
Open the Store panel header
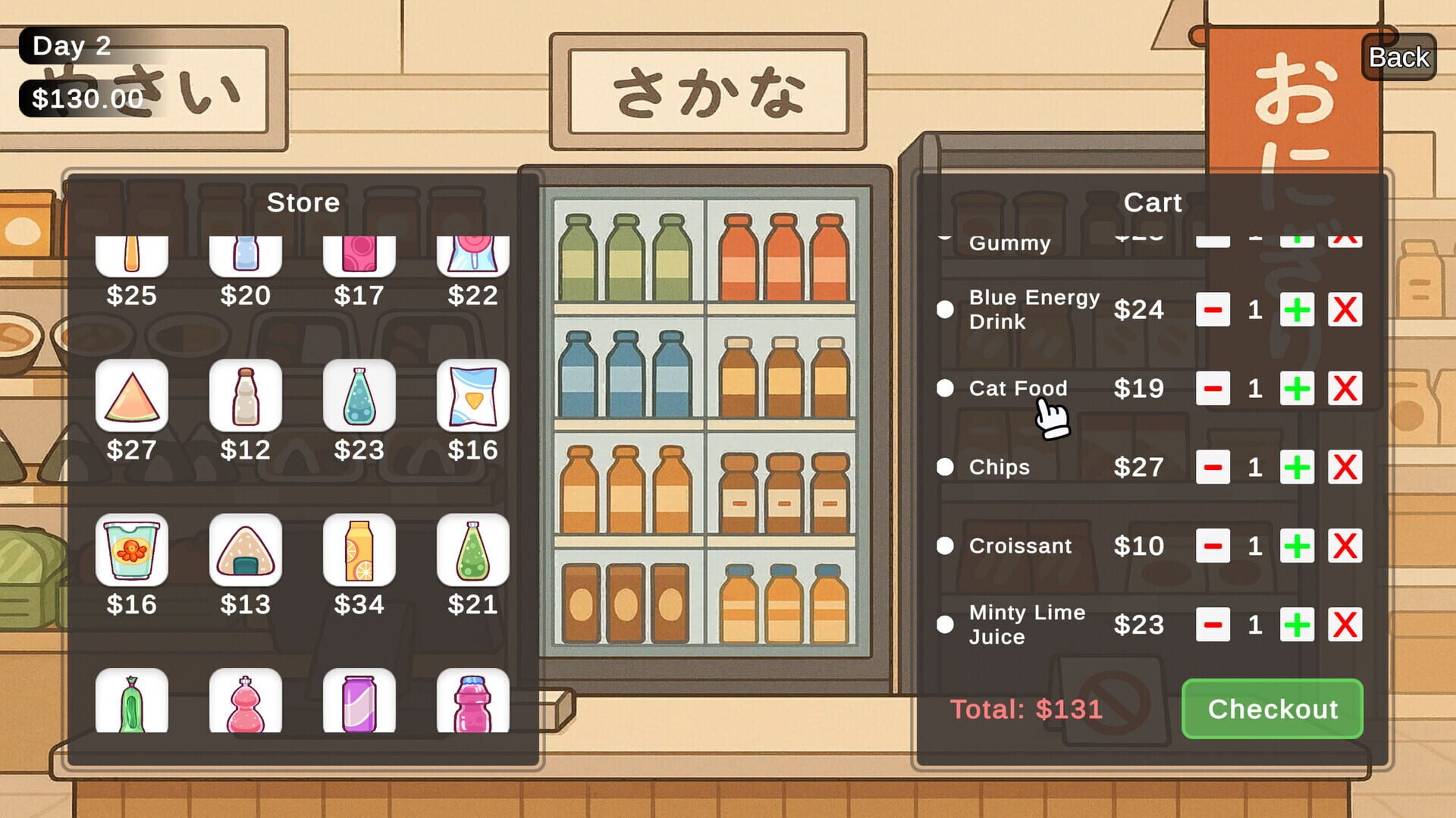303,202
